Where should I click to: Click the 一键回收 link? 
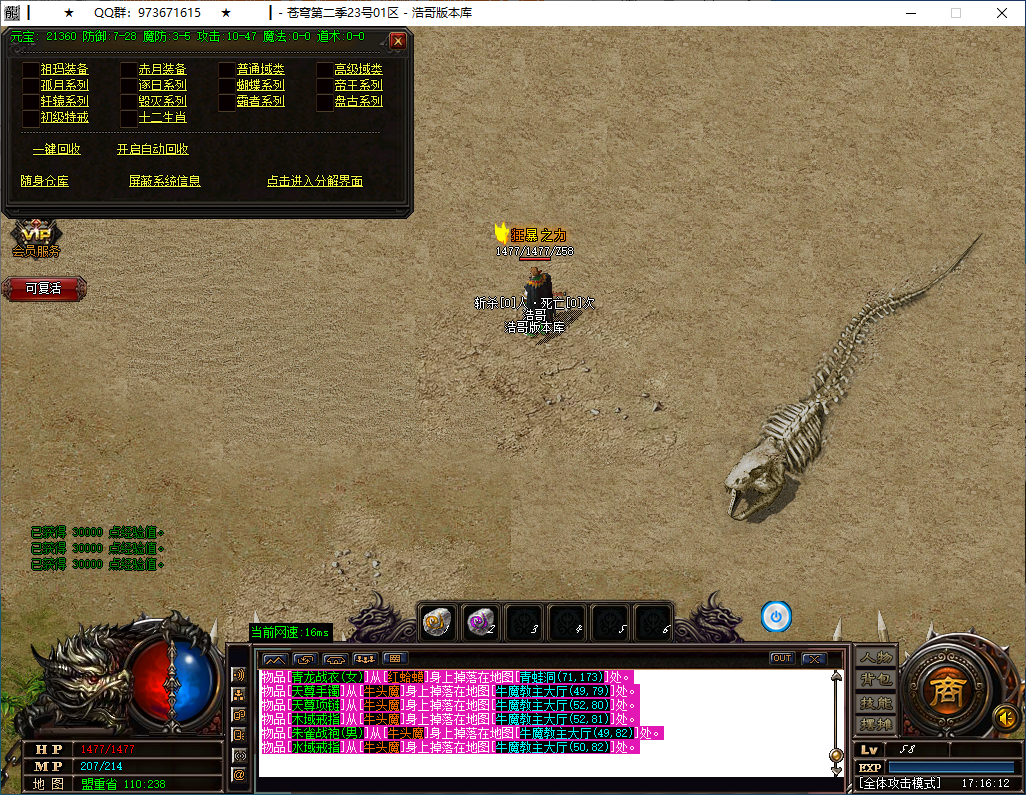point(57,150)
